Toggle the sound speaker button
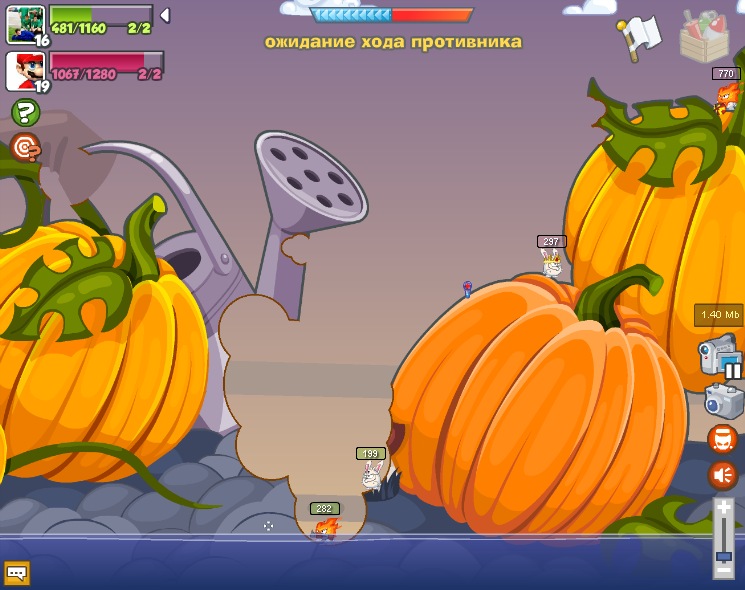The width and height of the screenshot is (745, 590). coord(722,475)
